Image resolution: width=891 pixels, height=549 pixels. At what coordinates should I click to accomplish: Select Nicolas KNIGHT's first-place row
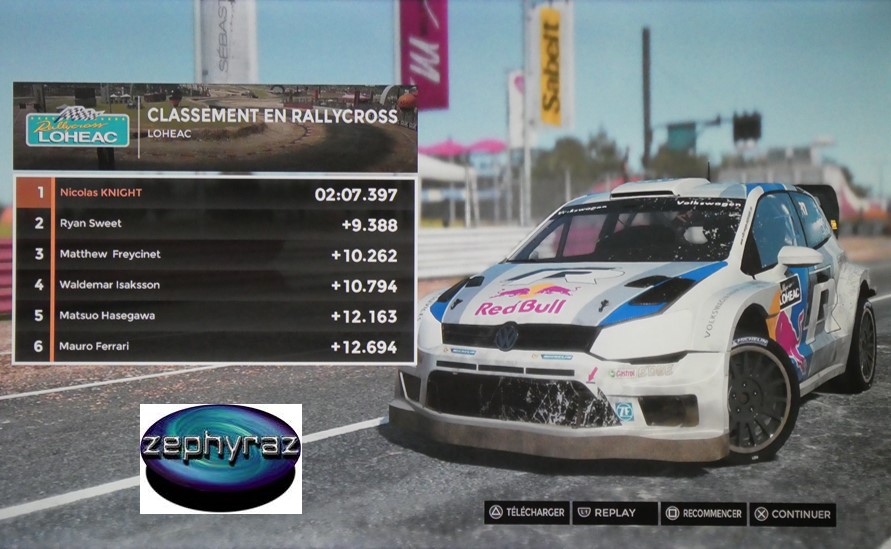(214, 193)
